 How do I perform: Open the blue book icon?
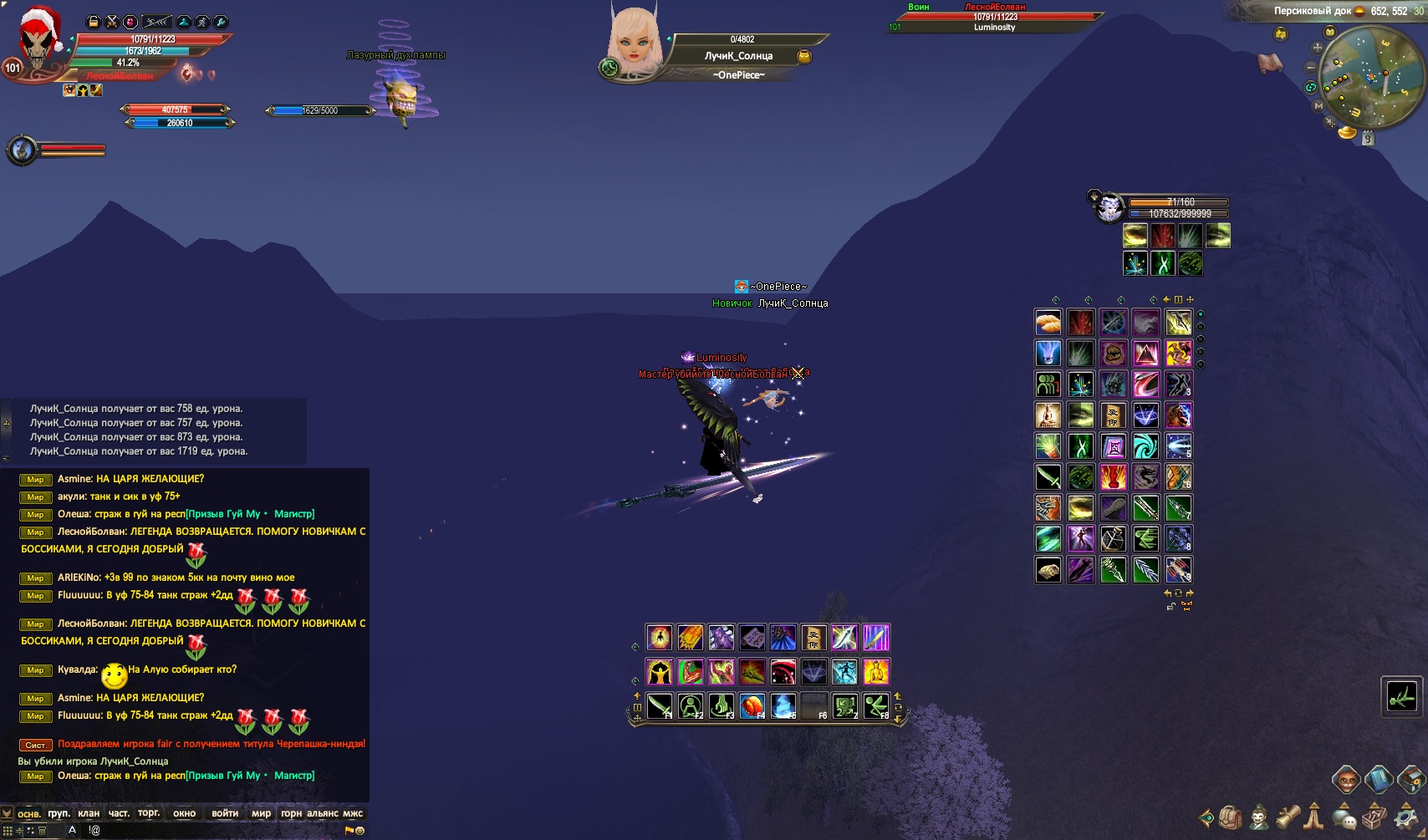1379,781
